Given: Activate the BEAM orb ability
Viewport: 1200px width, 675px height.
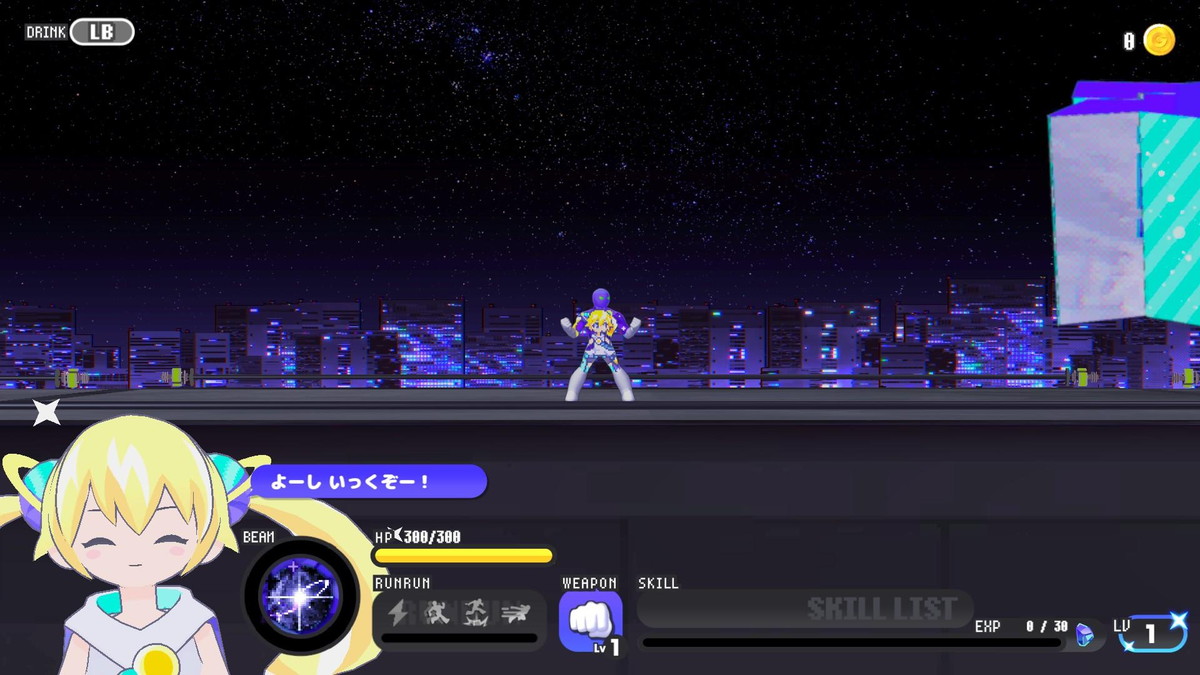Looking at the screenshot, I should (x=301, y=596).
